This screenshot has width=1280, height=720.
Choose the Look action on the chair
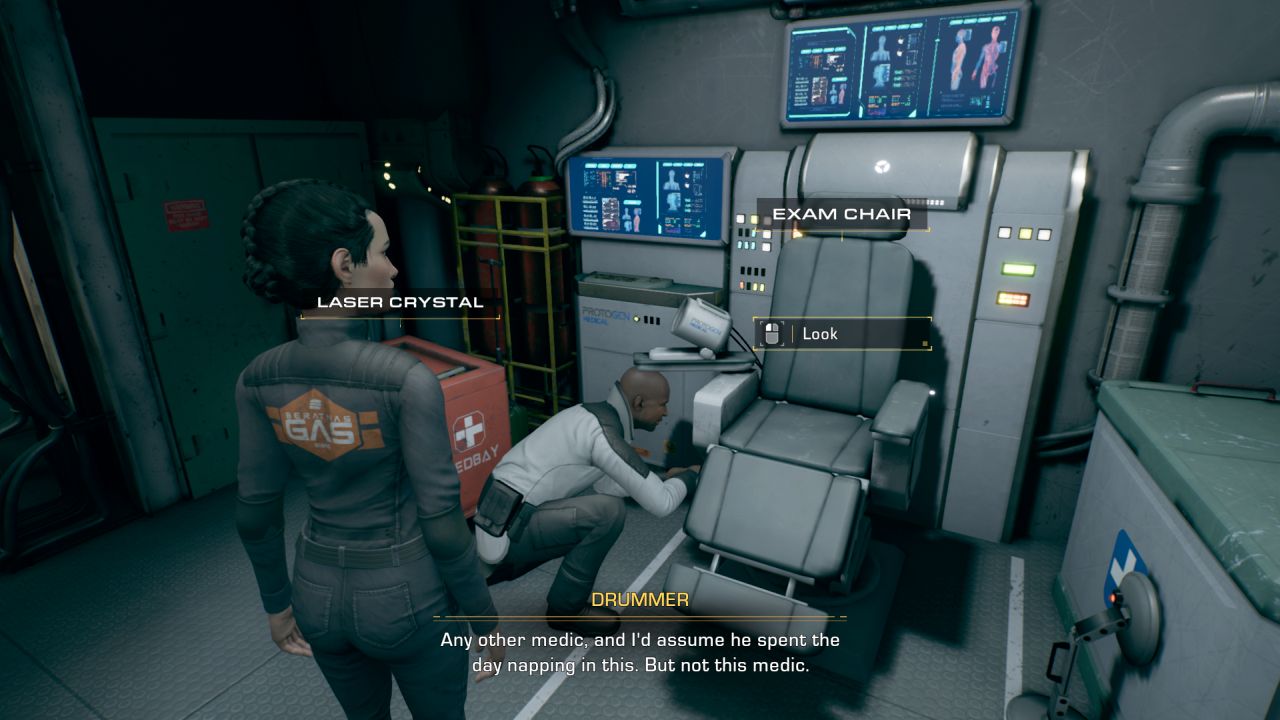point(842,334)
